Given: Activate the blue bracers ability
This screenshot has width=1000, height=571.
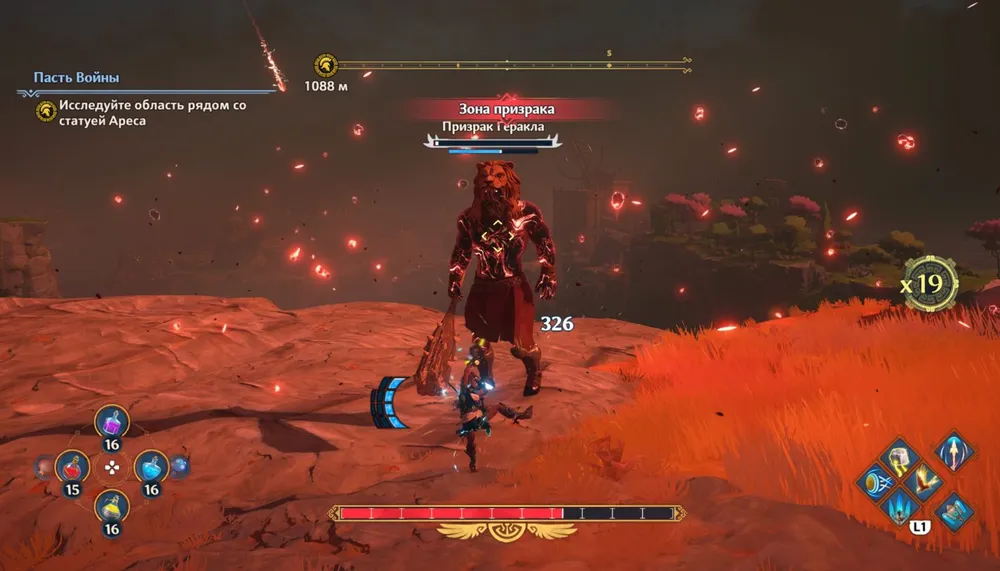Looking at the screenshot, I should click(x=953, y=512).
